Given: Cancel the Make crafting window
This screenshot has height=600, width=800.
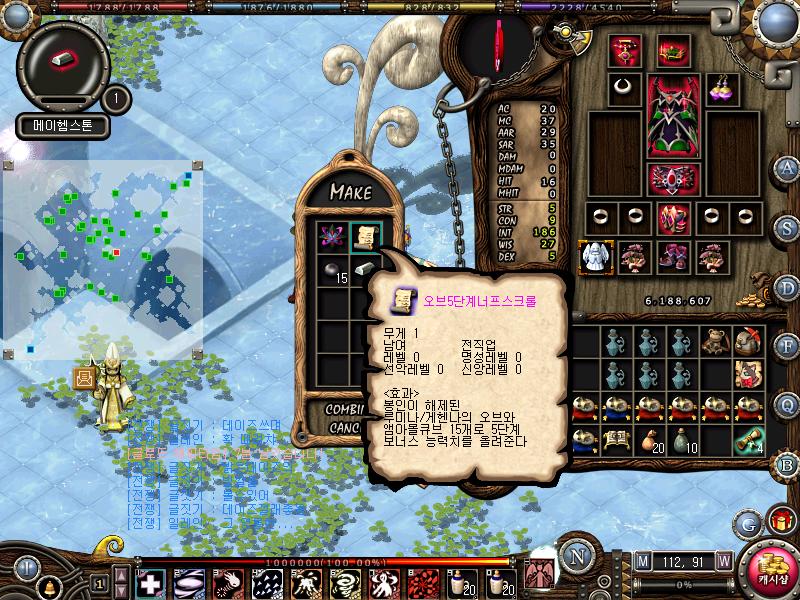Looking at the screenshot, I should point(346,427).
